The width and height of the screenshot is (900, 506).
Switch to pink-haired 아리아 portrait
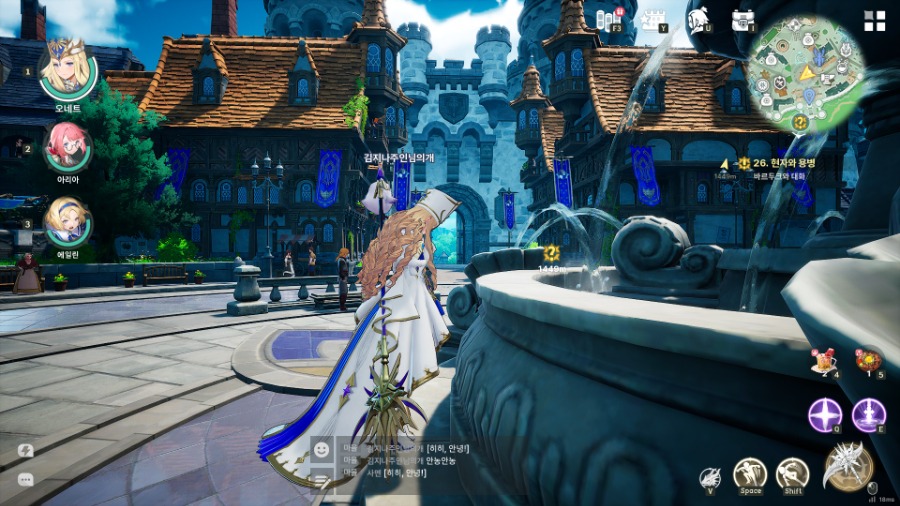(x=67, y=147)
